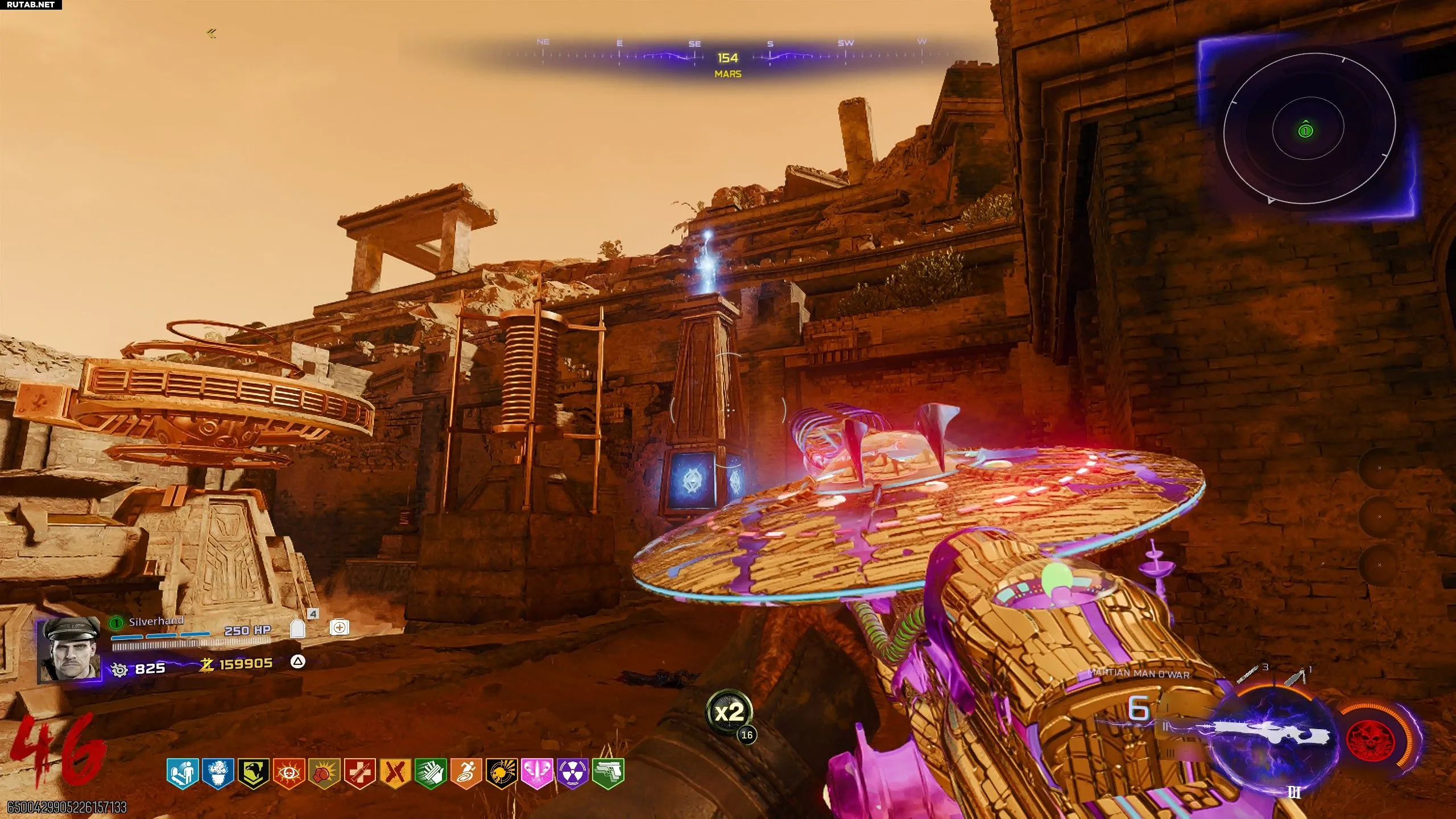Choose the crossed pistols perk icon
Image resolution: width=1456 pixels, height=819 pixels.
point(395,773)
